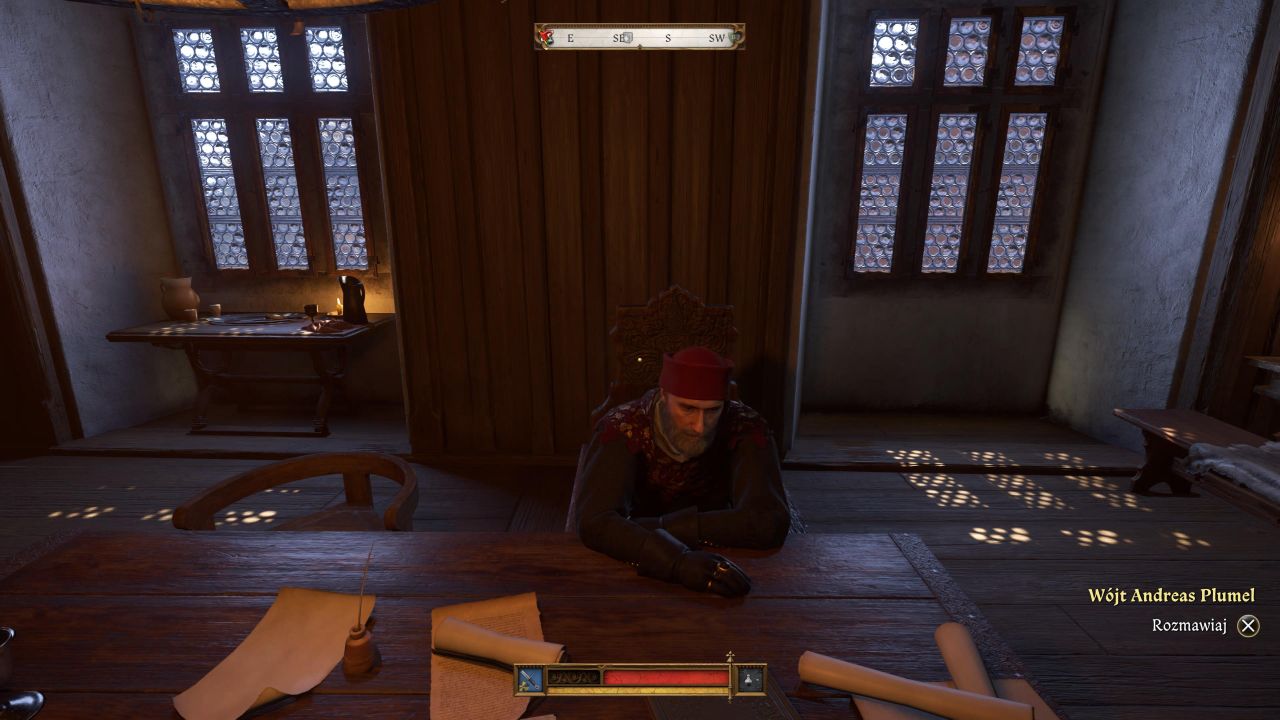The image size is (1280, 720).
Task: Click the grey shield marker near SE
Action: (x=629, y=38)
